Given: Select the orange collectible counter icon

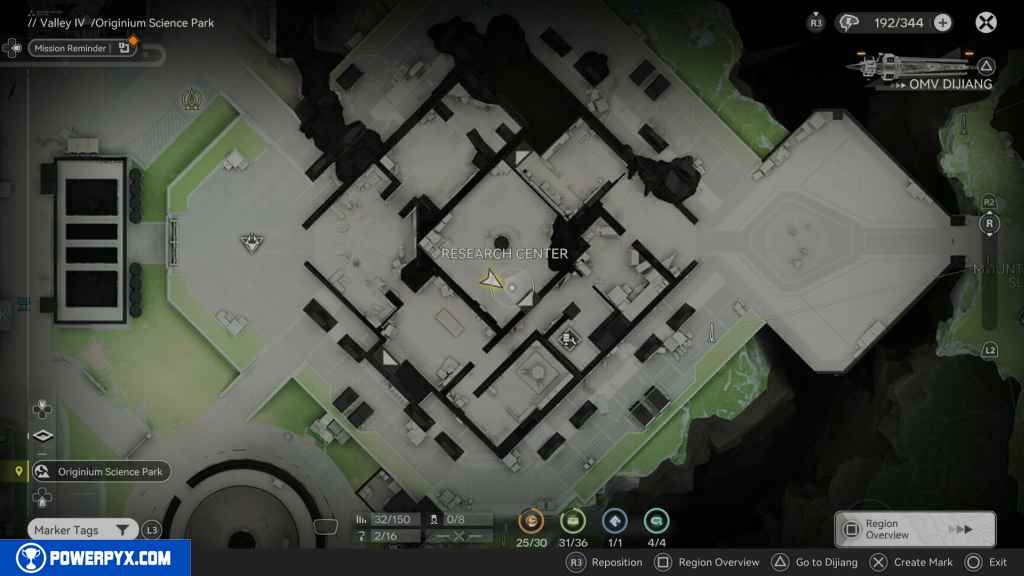Looking at the screenshot, I should (x=531, y=520).
